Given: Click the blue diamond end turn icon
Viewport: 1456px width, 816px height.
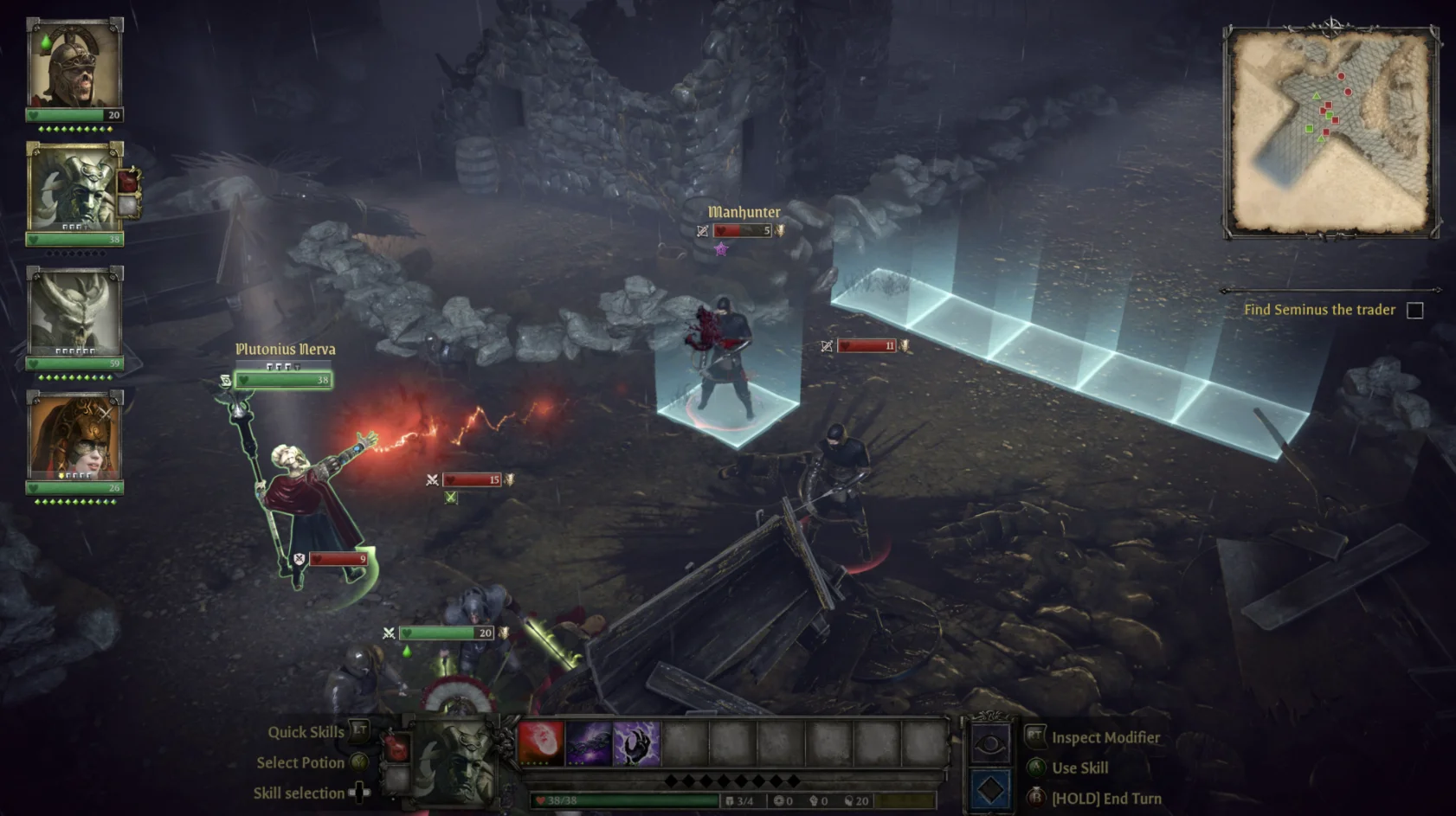Looking at the screenshot, I should (990, 790).
